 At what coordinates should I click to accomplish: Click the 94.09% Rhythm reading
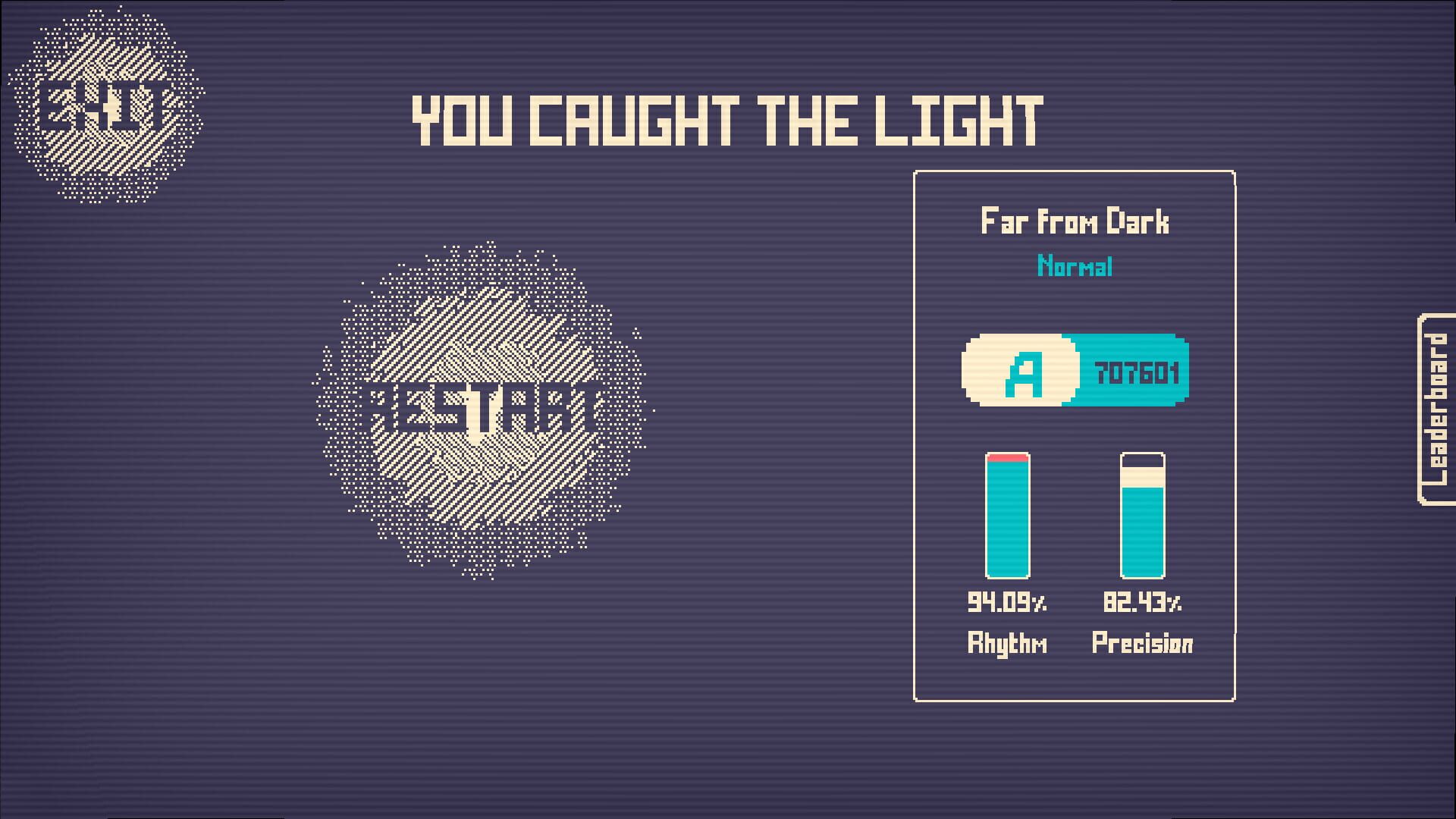1007,603
